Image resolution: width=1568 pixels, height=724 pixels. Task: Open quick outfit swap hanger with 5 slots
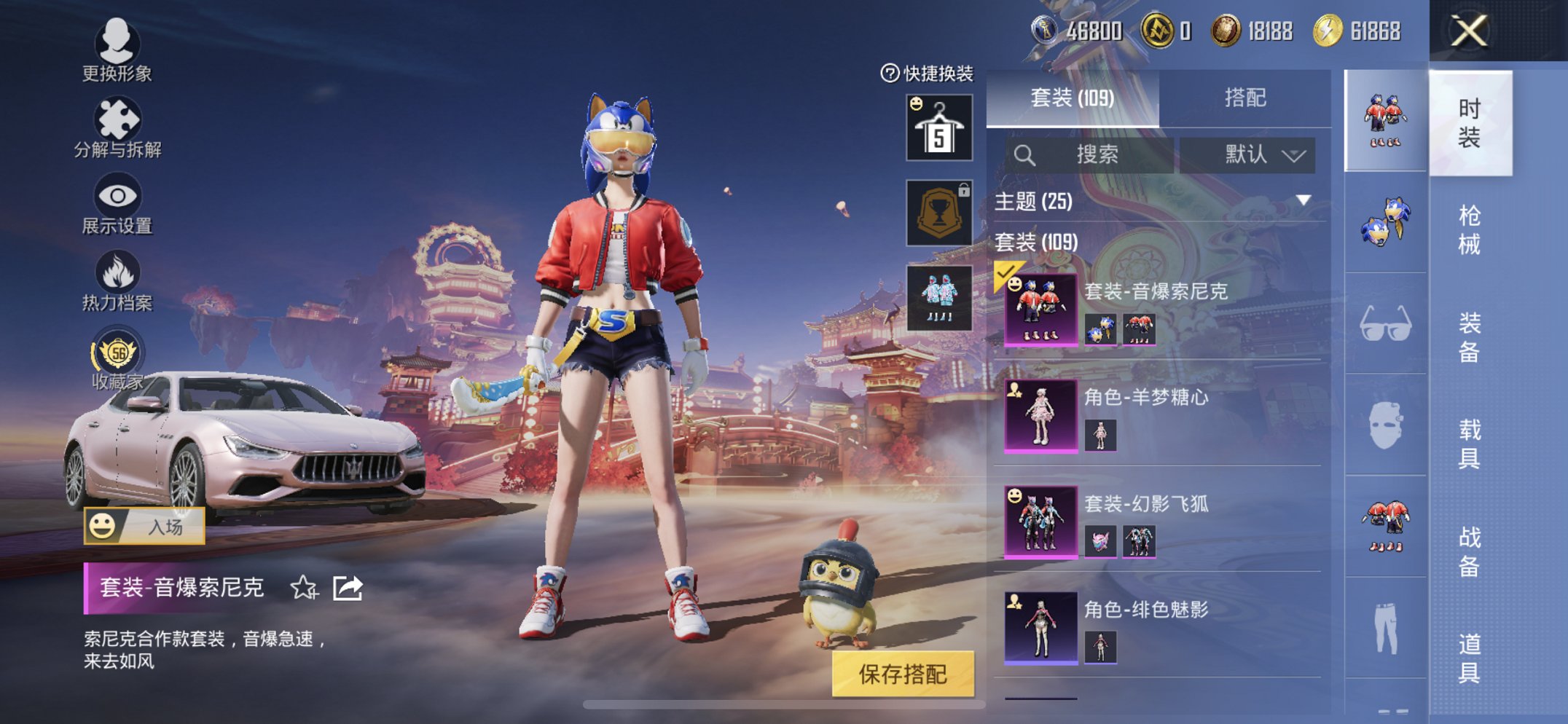point(937,127)
